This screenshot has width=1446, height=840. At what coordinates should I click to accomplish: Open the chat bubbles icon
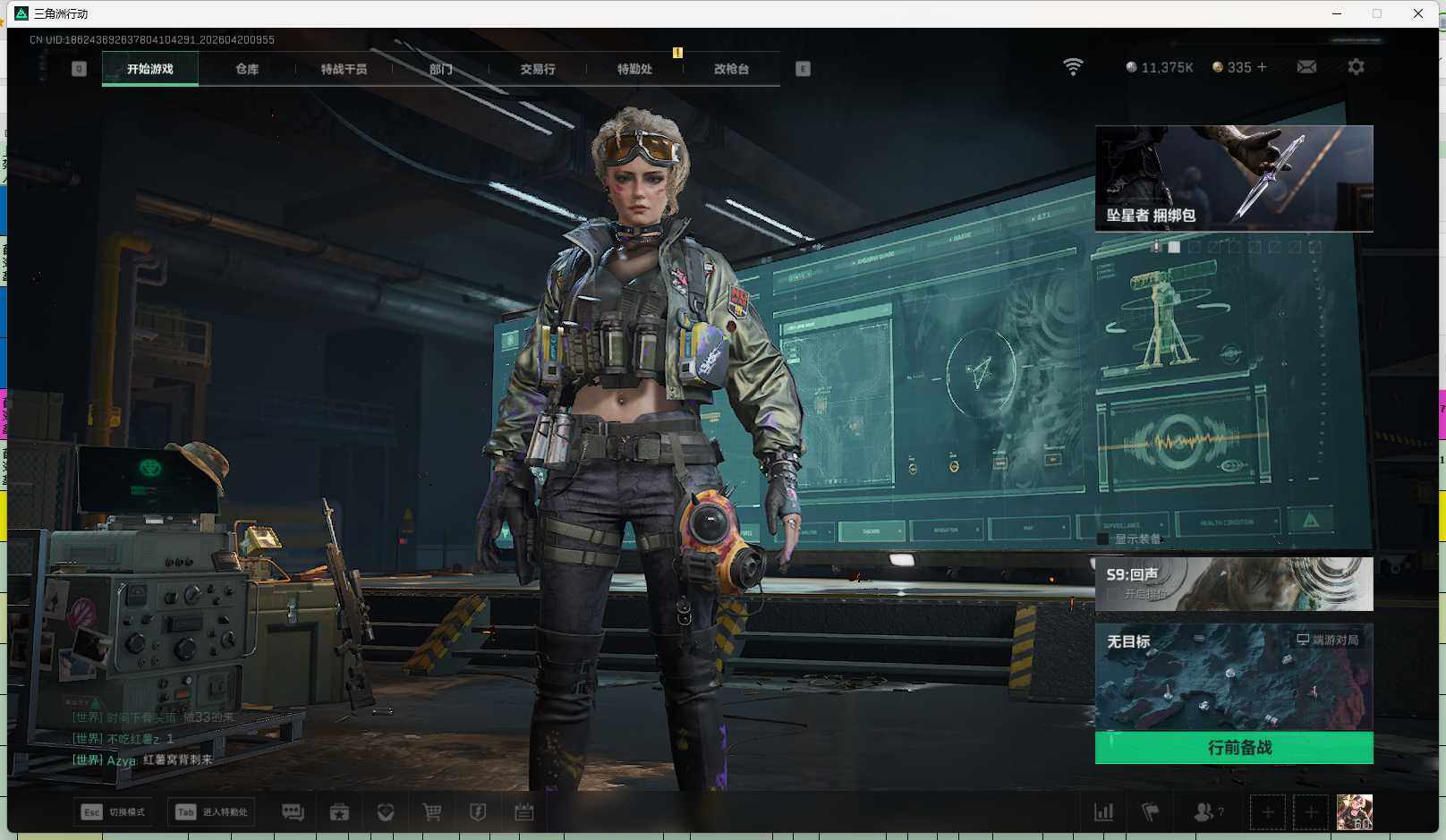[293, 812]
